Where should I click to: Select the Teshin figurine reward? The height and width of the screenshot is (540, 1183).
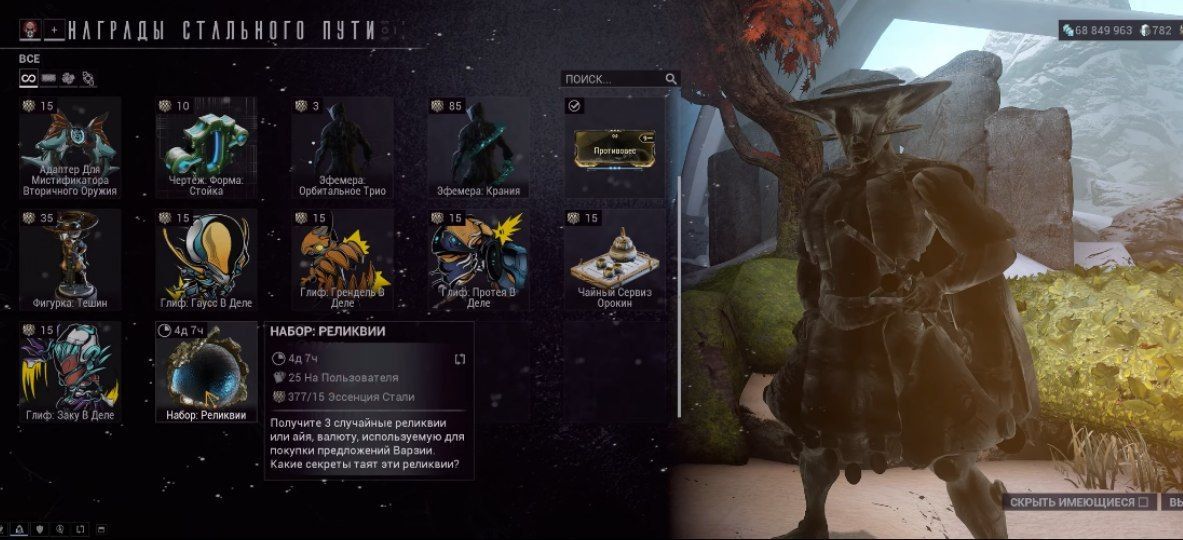coord(70,260)
